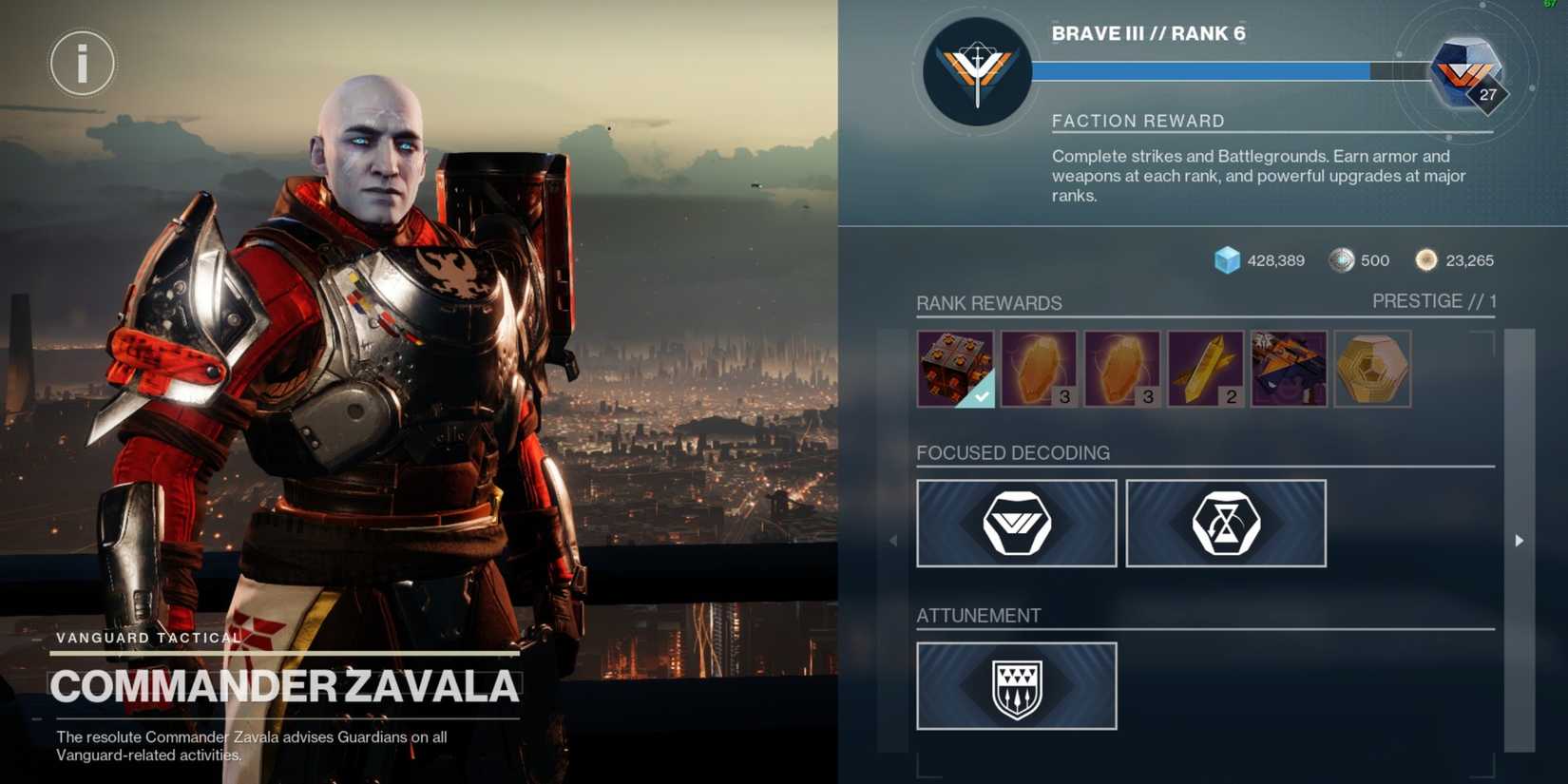Open the Attunement arrows emblem tile
Screen dimensions: 1568x784
[x=1015, y=686]
